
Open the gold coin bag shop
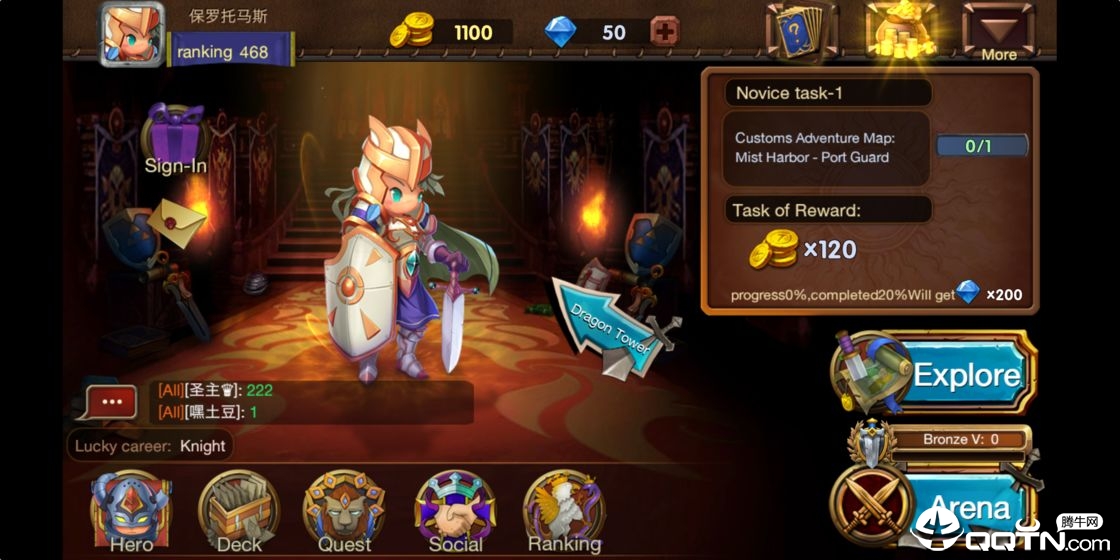coord(900,32)
